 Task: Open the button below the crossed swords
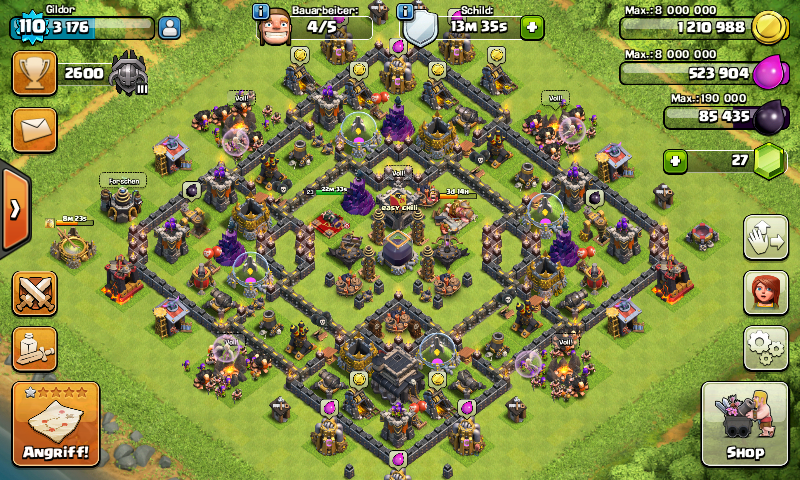pos(34,349)
